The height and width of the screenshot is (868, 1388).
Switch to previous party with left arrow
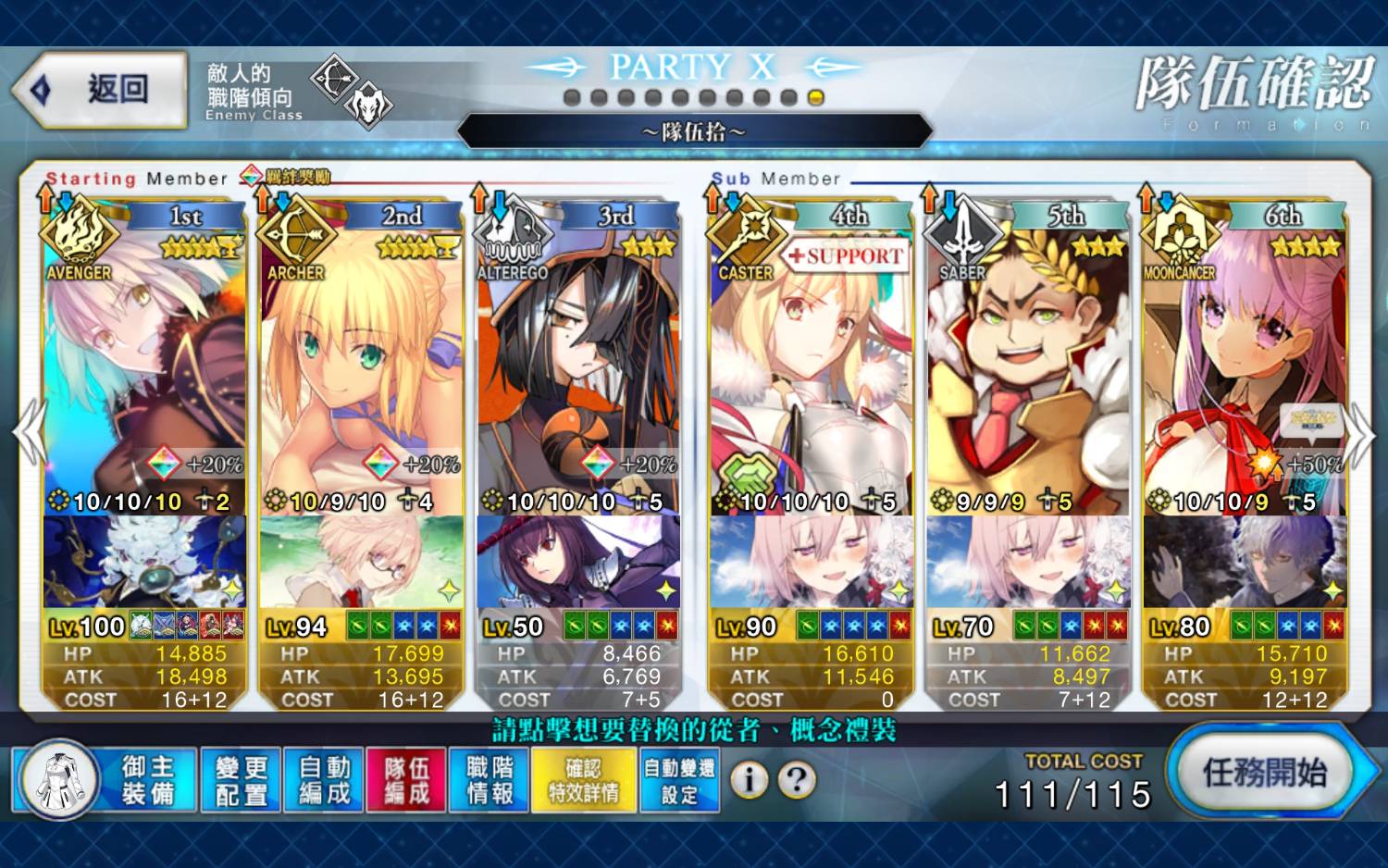[29, 432]
